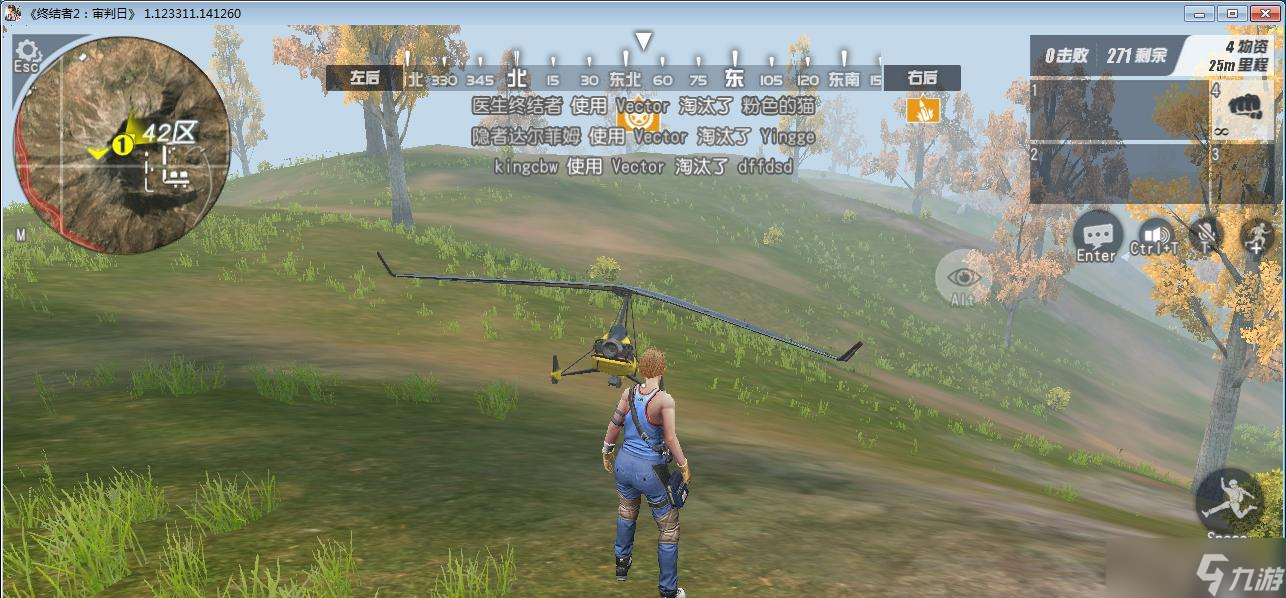Close the game window
This screenshot has width=1286, height=598.
[x=1262, y=13]
